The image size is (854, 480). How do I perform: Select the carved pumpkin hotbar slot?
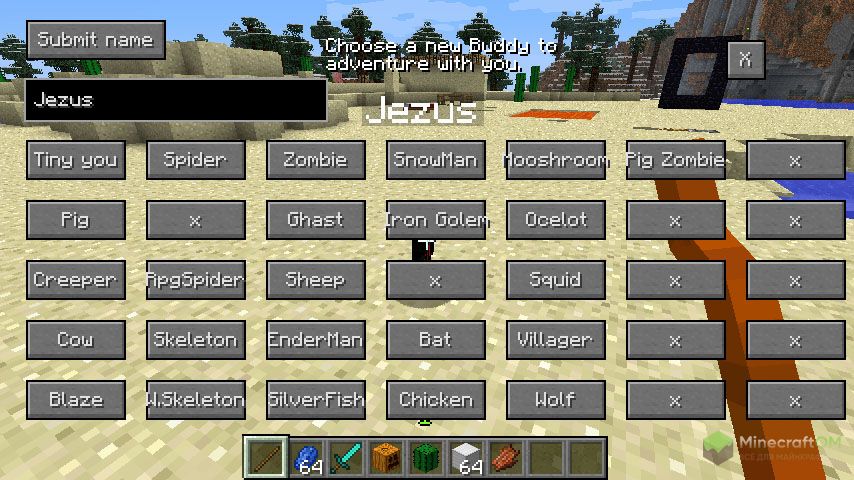pyautogui.click(x=387, y=458)
